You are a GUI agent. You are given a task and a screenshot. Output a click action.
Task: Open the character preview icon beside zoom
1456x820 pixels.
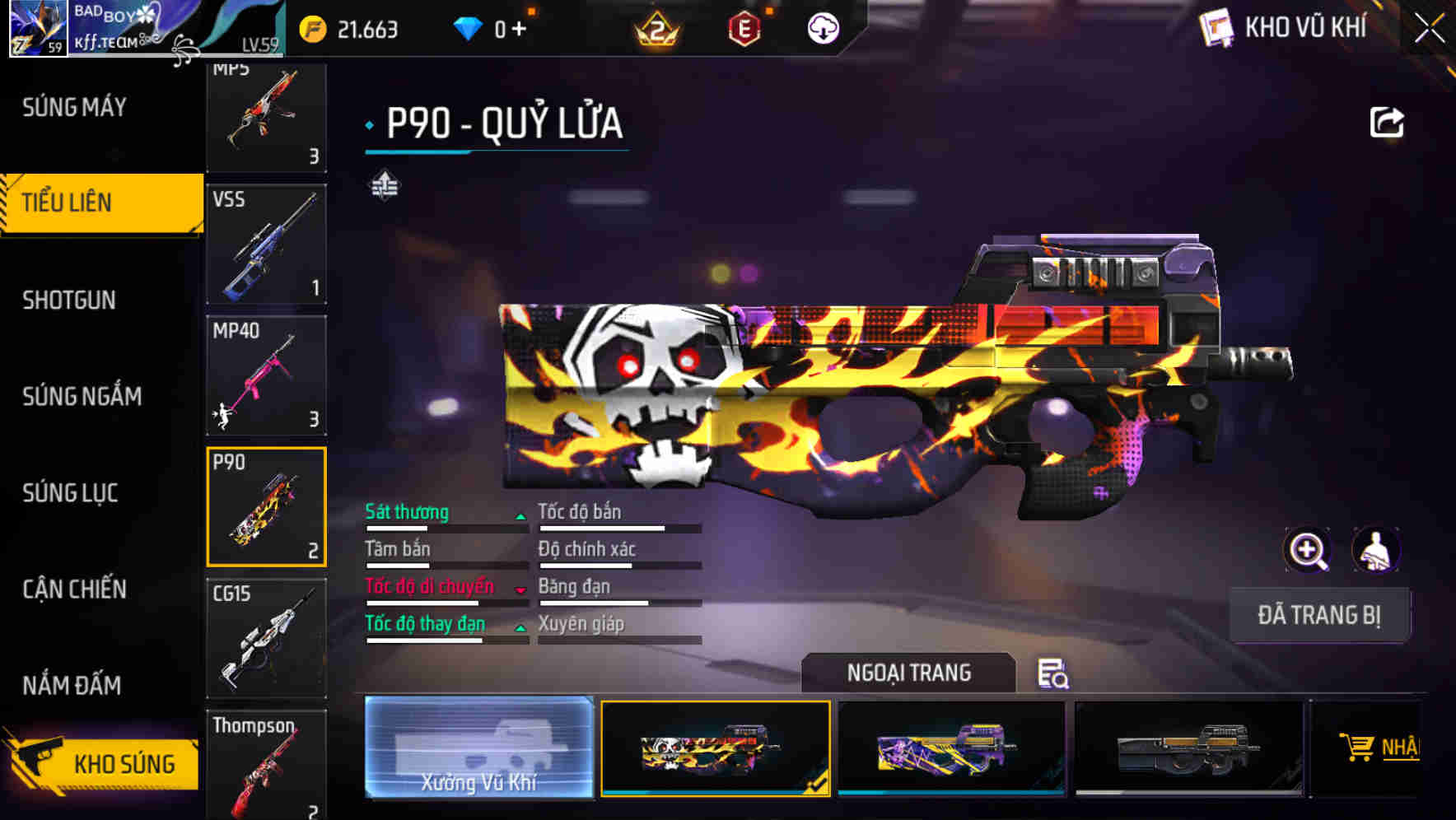pos(1374,550)
